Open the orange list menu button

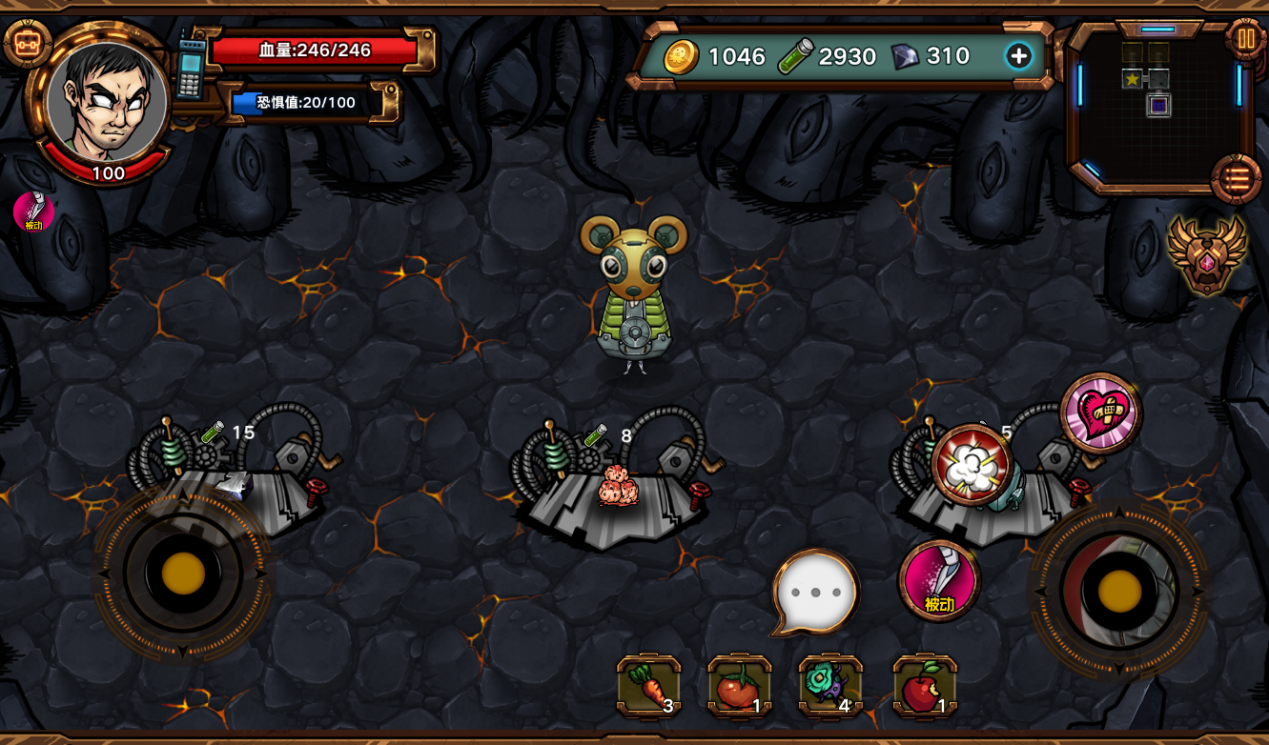pos(1236,180)
